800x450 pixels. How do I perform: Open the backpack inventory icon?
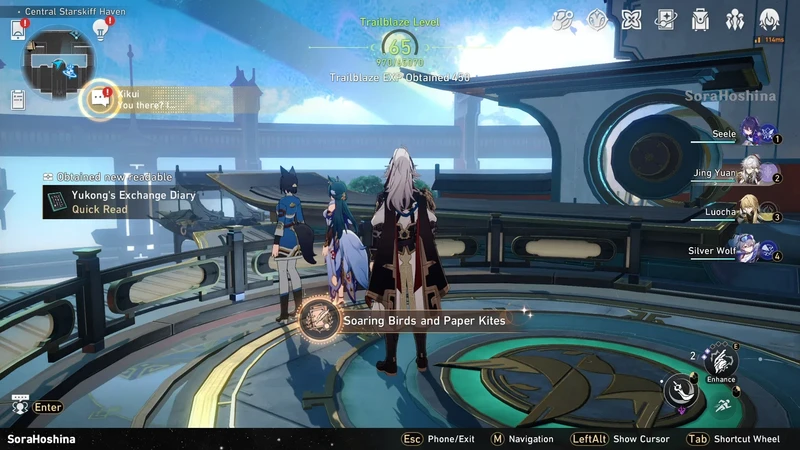(700, 19)
